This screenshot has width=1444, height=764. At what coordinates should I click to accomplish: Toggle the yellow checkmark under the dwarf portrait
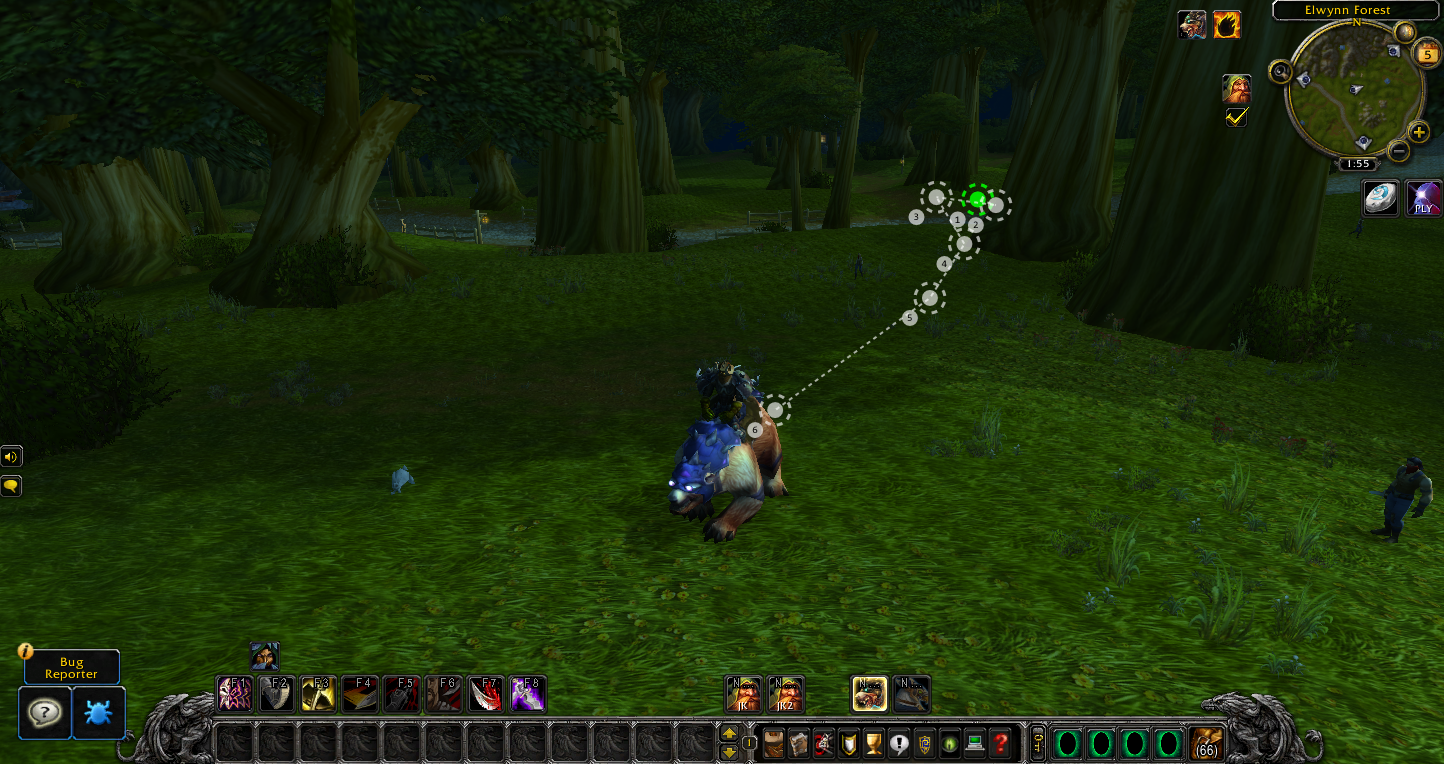click(x=1236, y=117)
